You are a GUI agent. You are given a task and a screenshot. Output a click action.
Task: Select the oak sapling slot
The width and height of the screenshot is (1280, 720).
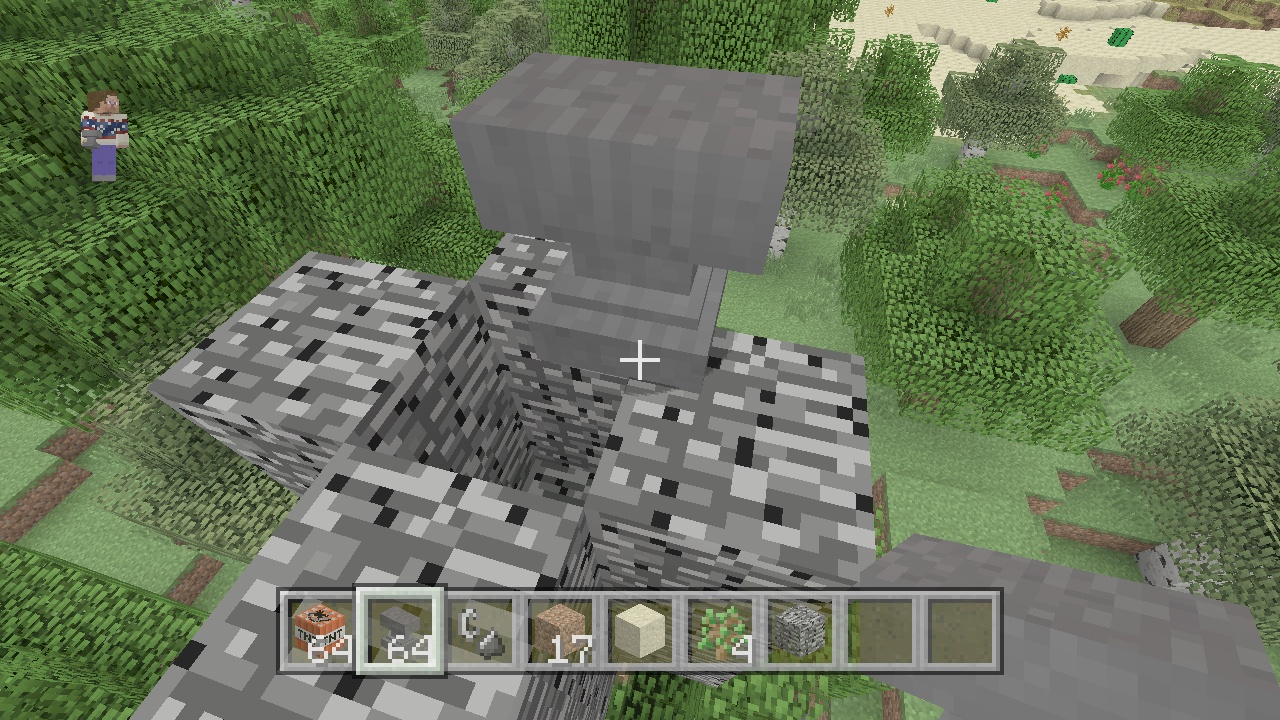pos(720,631)
